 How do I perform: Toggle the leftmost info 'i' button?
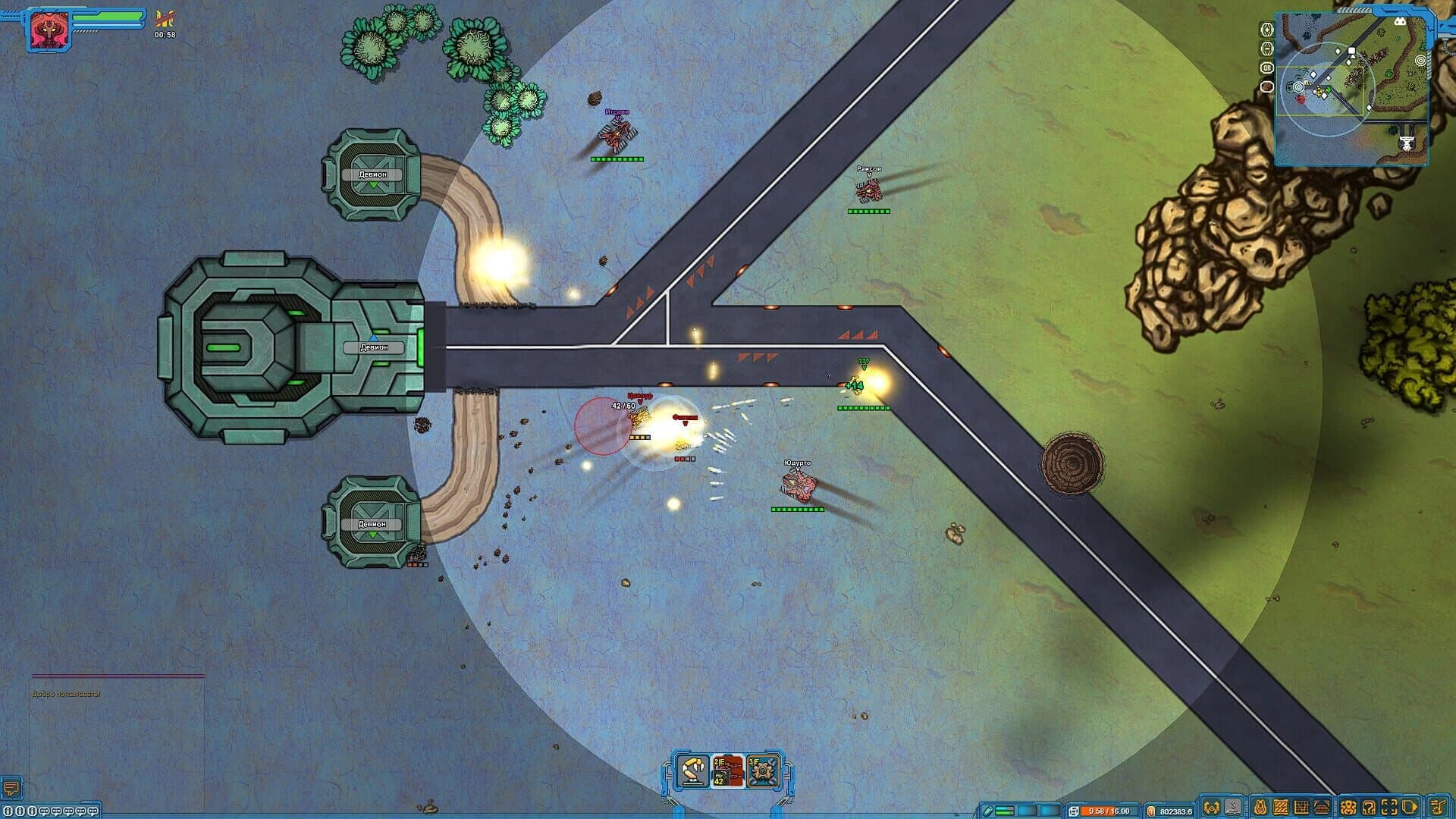coord(7,811)
